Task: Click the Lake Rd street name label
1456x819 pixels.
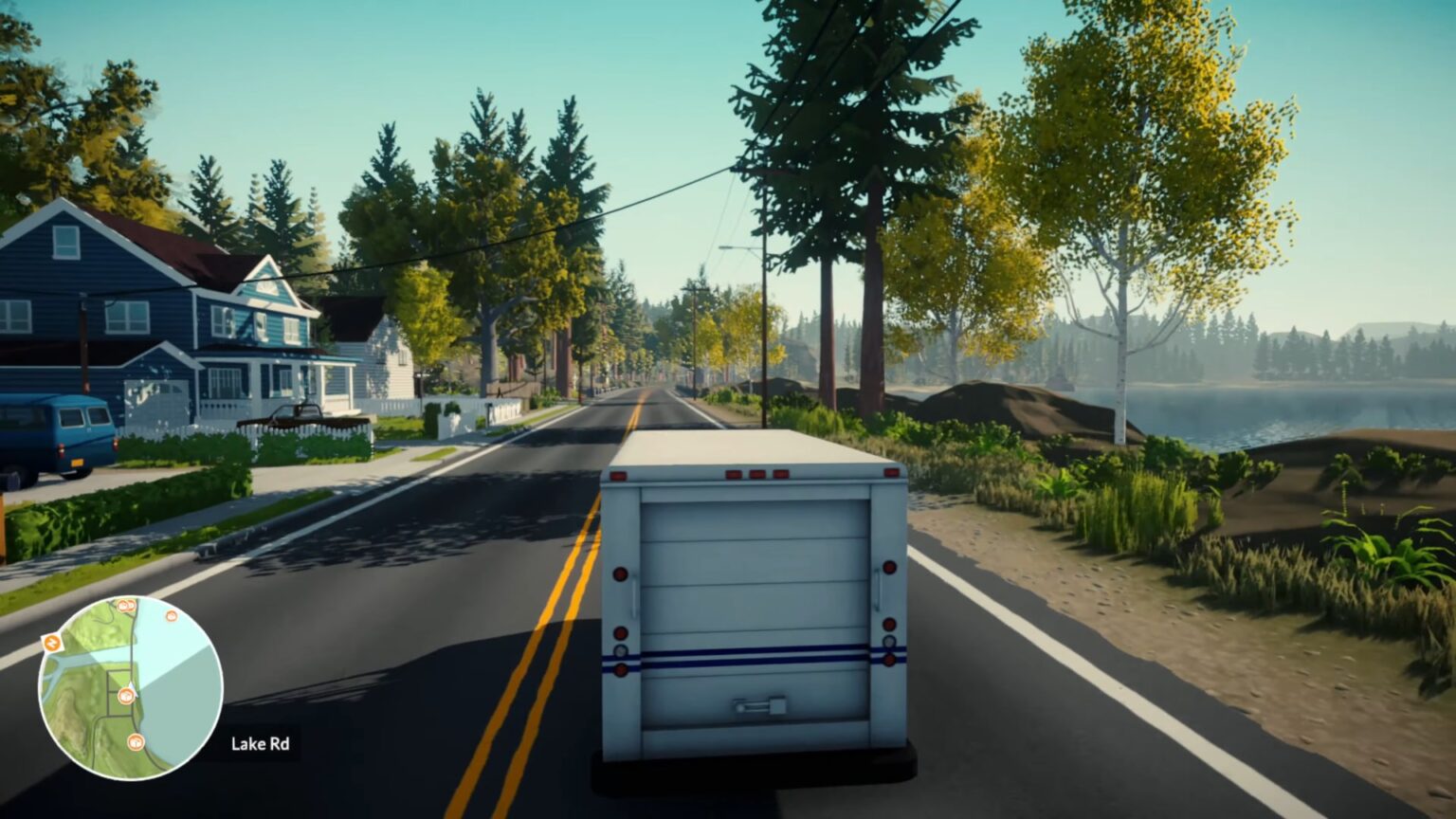Action: point(261,745)
